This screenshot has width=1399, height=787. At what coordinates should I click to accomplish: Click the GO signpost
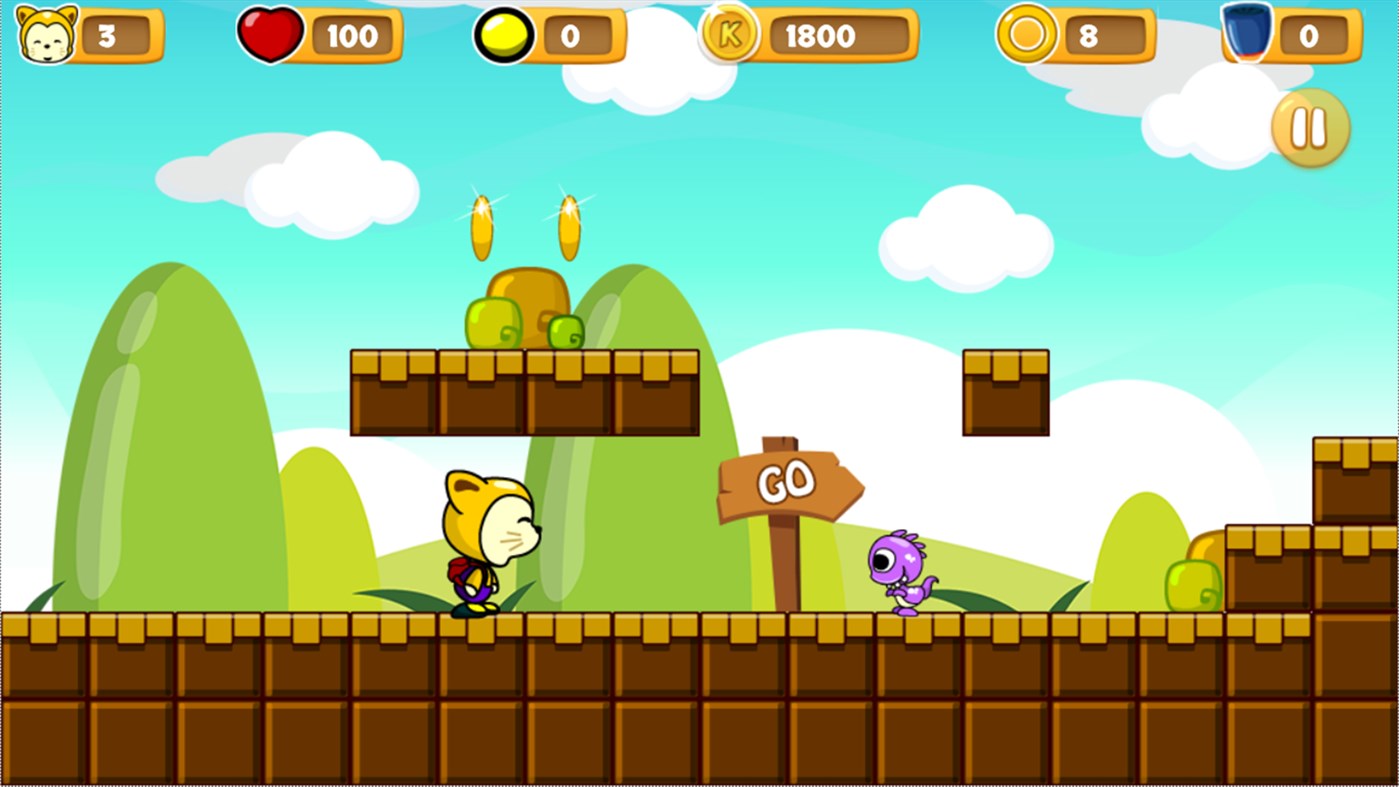click(x=789, y=482)
